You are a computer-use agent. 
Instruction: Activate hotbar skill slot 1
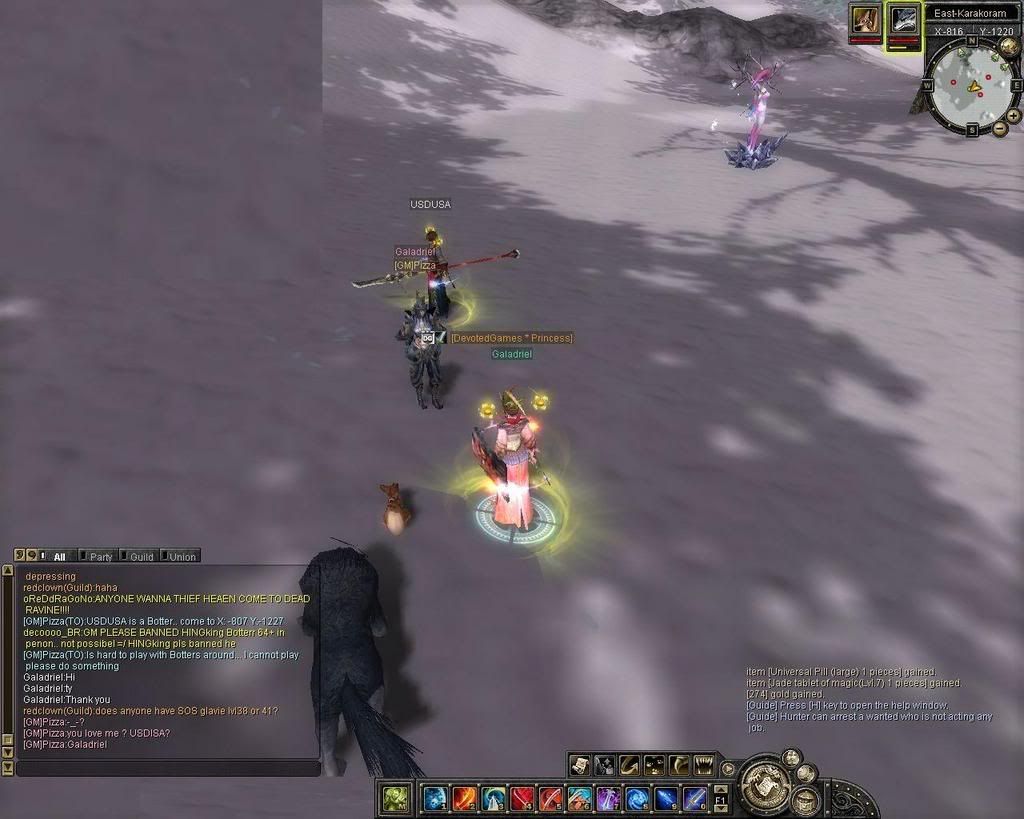pos(434,798)
